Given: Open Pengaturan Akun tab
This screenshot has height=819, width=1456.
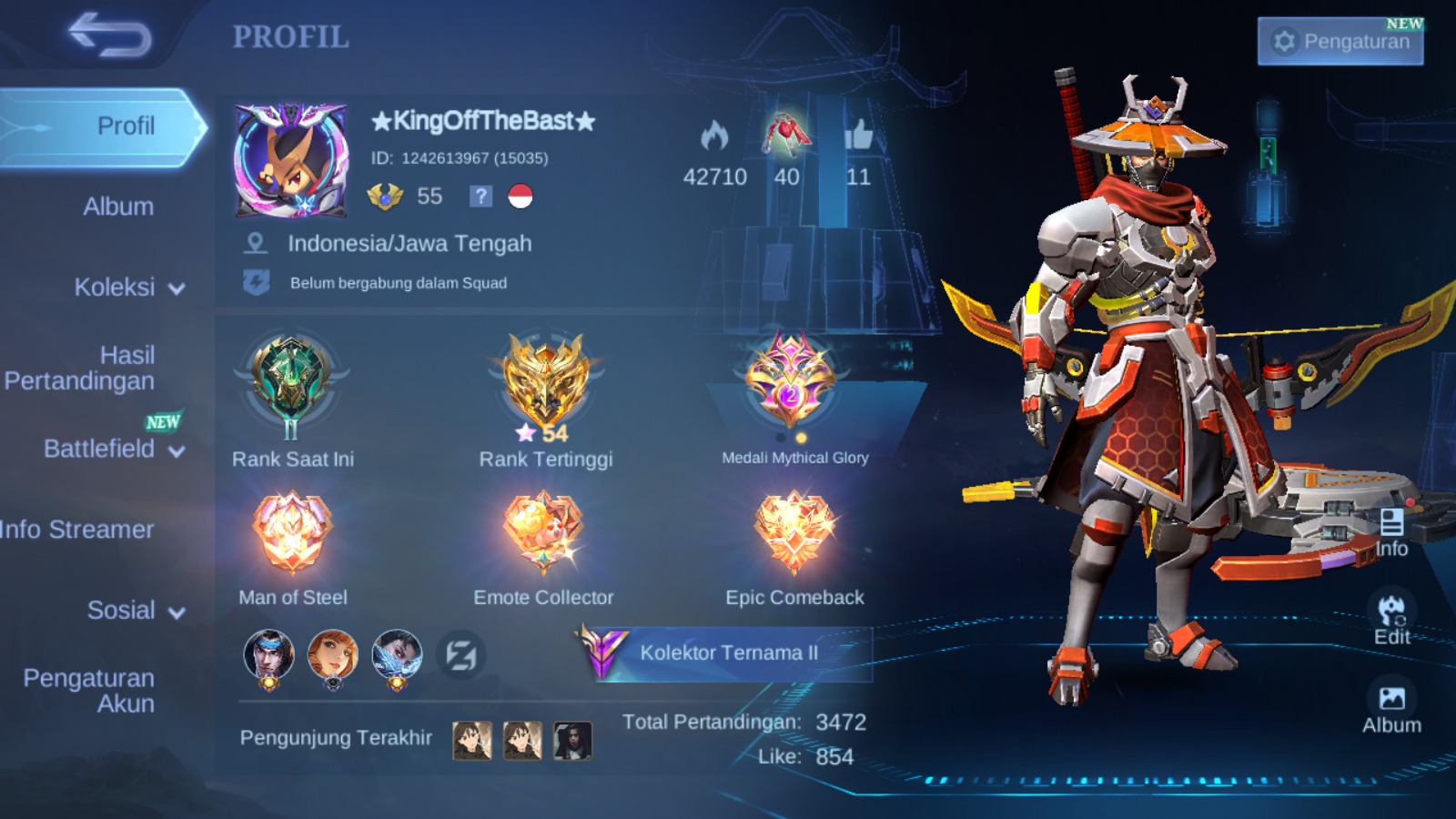Looking at the screenshot, I should pyautogui.click(x=89, y=691).
